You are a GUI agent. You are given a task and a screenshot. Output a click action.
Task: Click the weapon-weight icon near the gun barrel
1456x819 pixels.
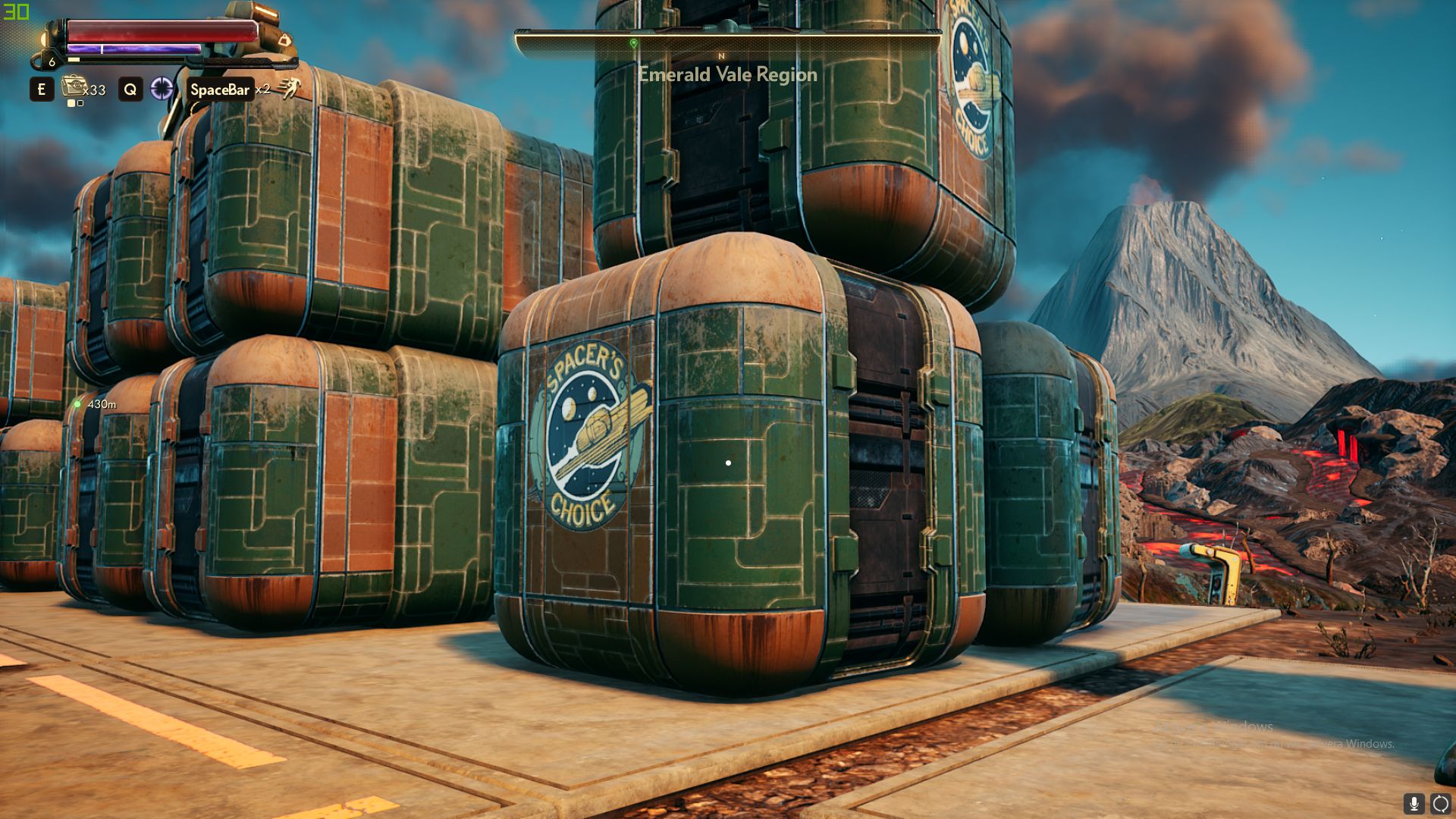(x=285, y=39)
